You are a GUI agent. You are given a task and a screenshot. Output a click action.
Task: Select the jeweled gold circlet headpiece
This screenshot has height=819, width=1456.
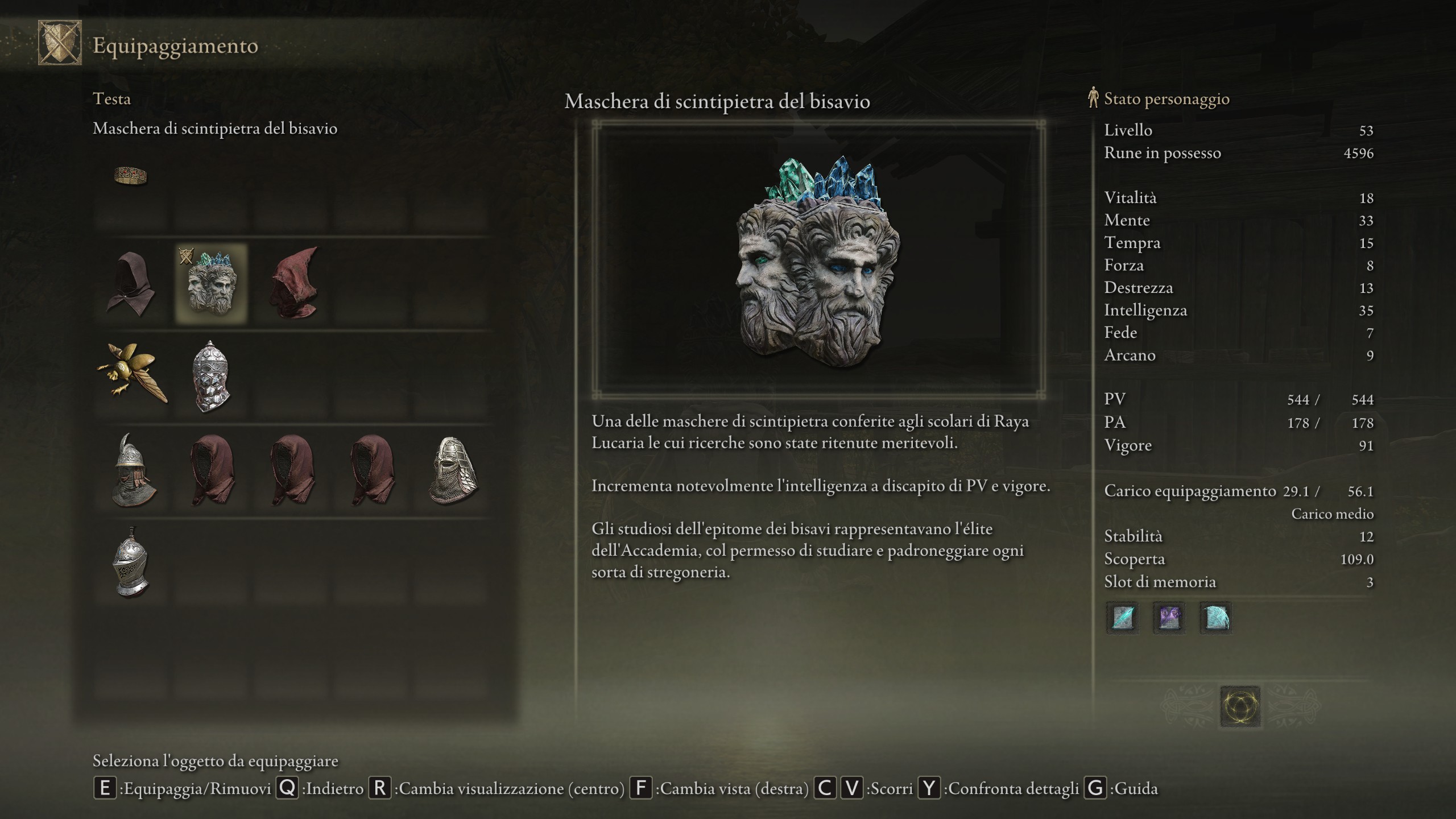(x=131, y=176)
